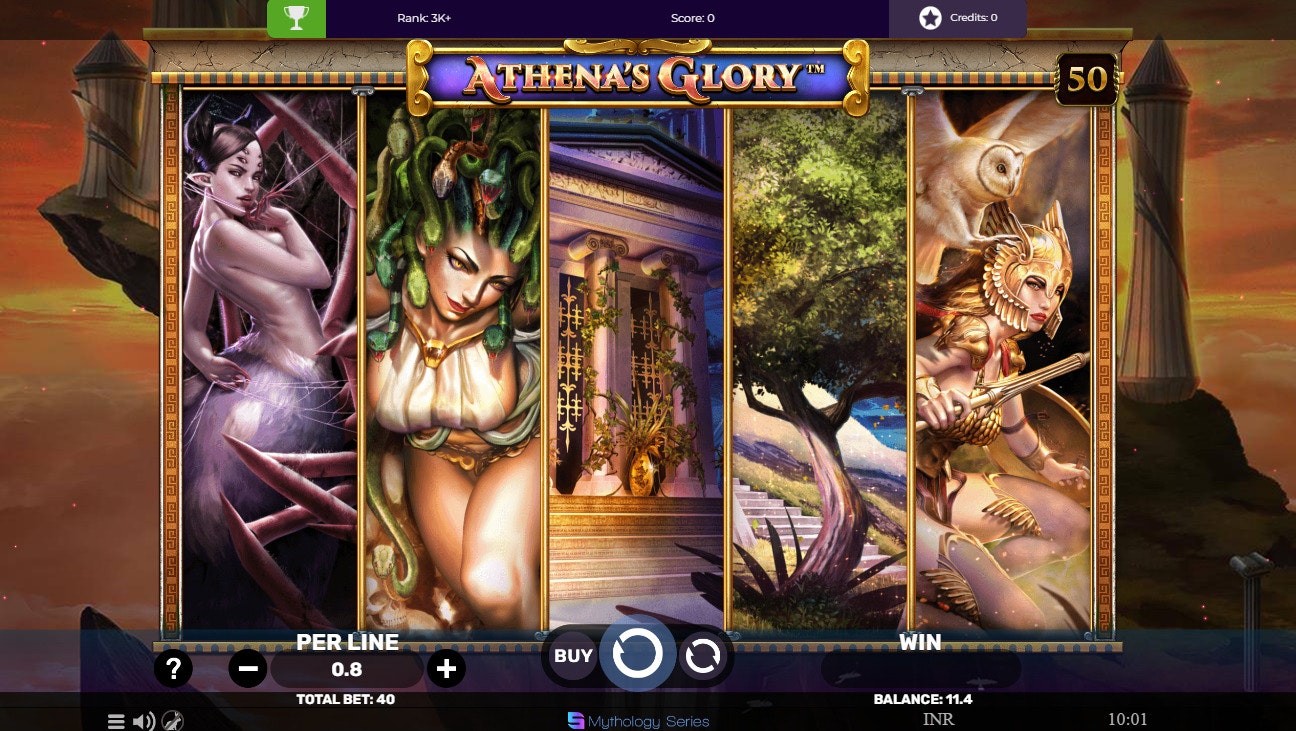Click the Credits star icon
Image resolution: width=1296 pixels, height=731 pixels.
931,17
